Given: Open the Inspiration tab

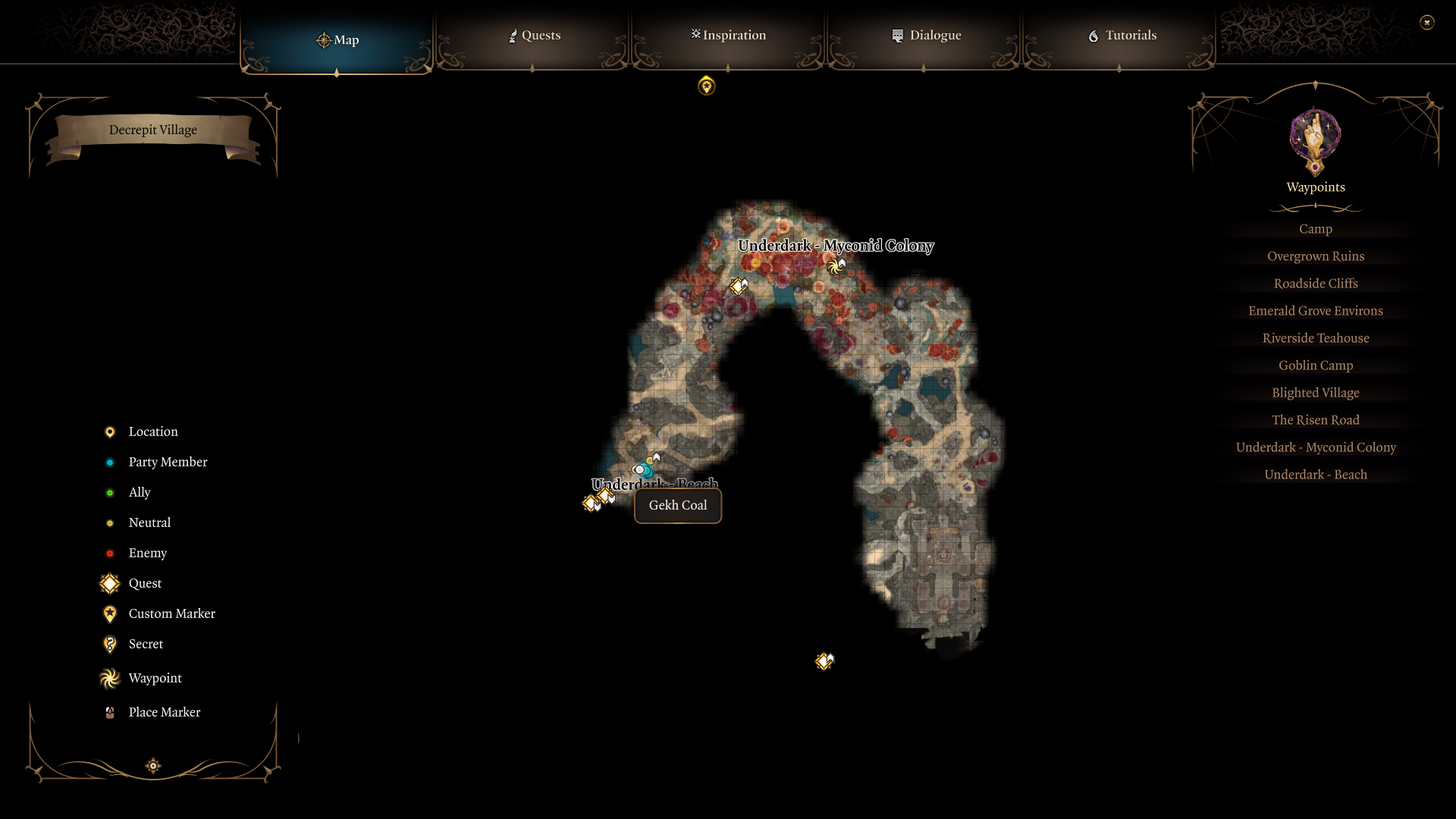Looking at the screenshot, I should (727, 35).
